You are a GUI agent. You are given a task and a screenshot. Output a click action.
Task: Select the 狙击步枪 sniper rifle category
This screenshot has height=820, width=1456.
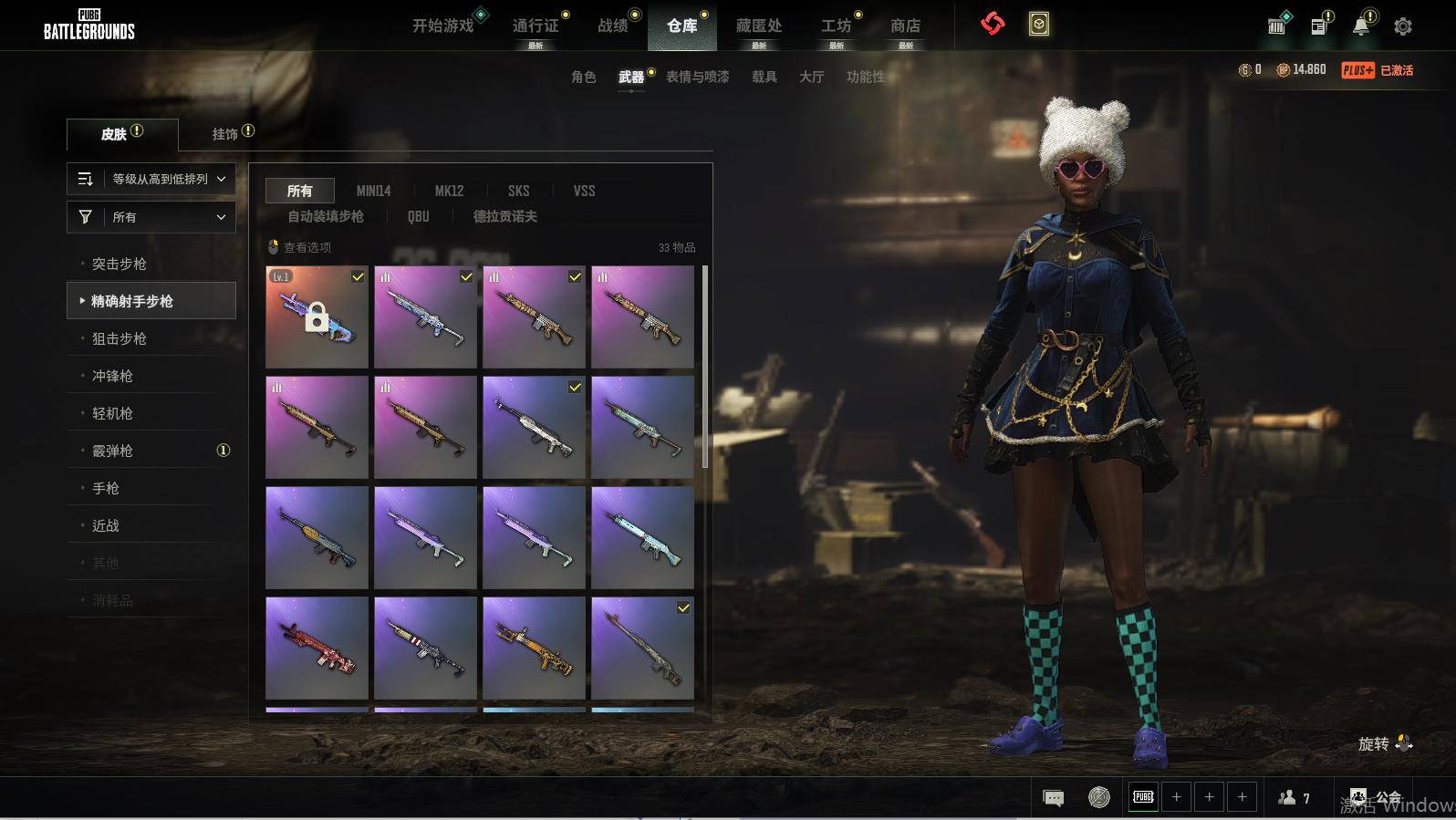click(x=120, y=338)
